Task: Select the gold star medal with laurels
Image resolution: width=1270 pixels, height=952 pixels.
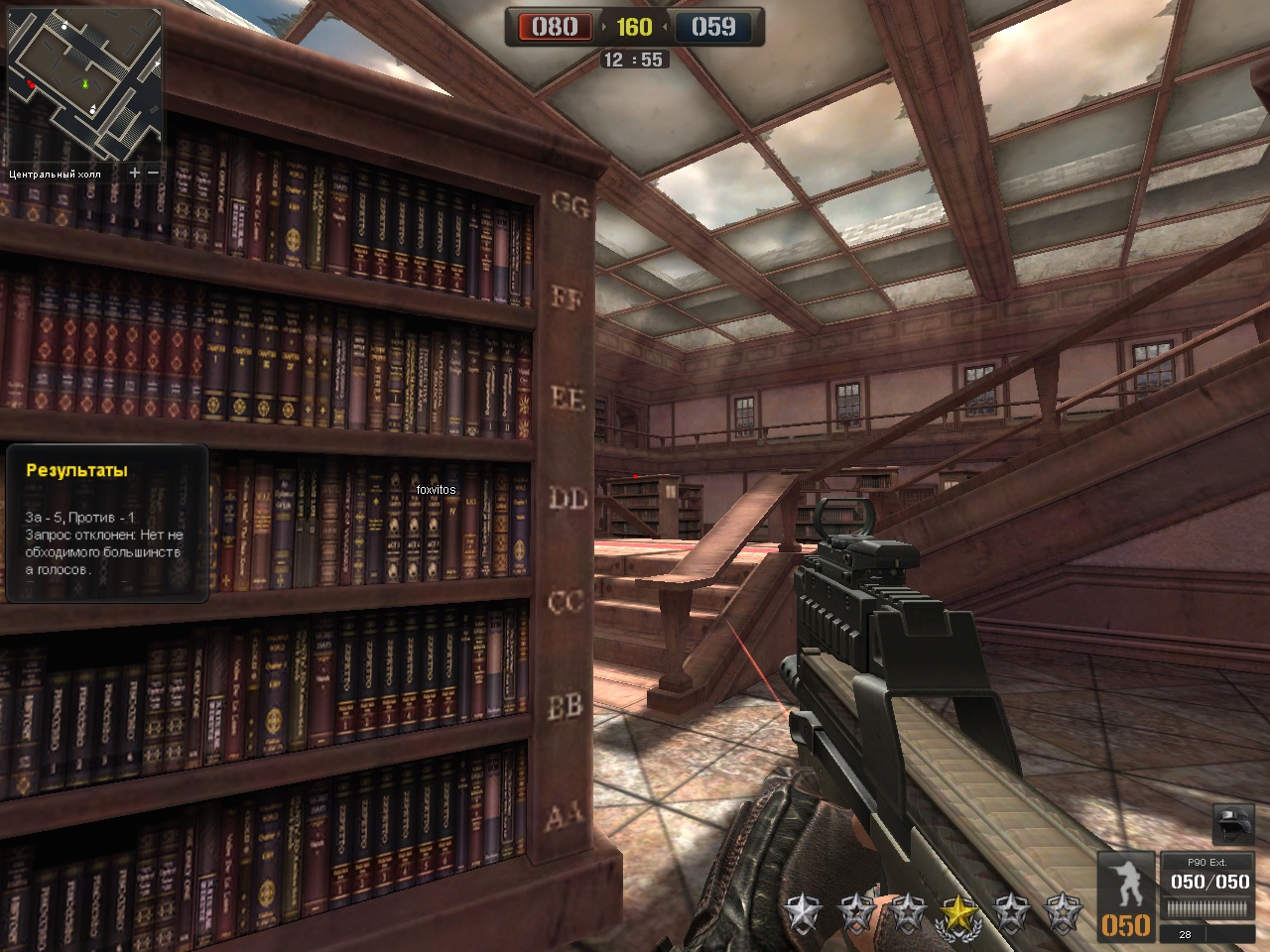Action: (957, 912)
